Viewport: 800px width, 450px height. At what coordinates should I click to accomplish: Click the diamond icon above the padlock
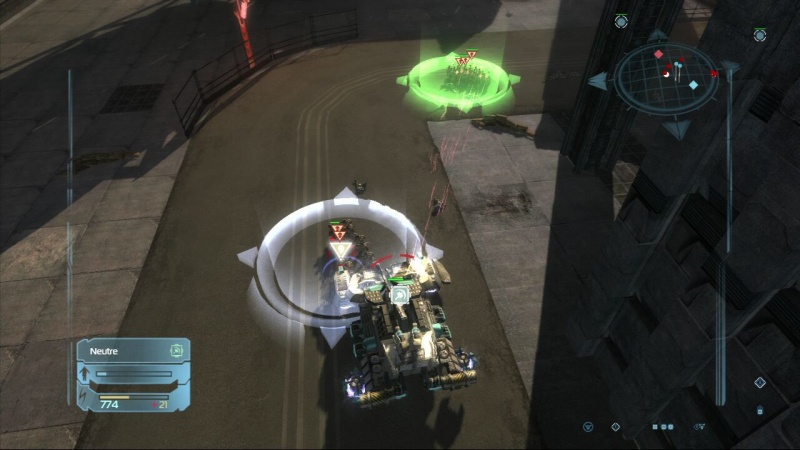(x=759, y=382)
